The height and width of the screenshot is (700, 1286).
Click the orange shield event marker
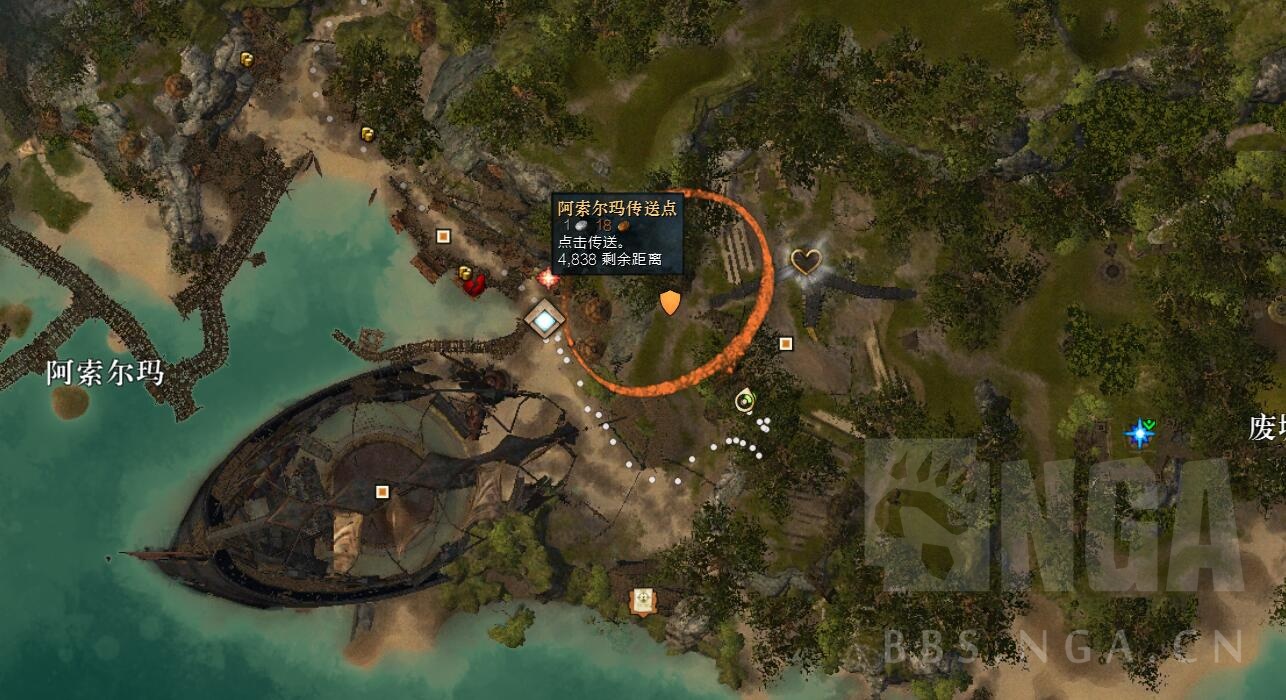coord(670,301)
